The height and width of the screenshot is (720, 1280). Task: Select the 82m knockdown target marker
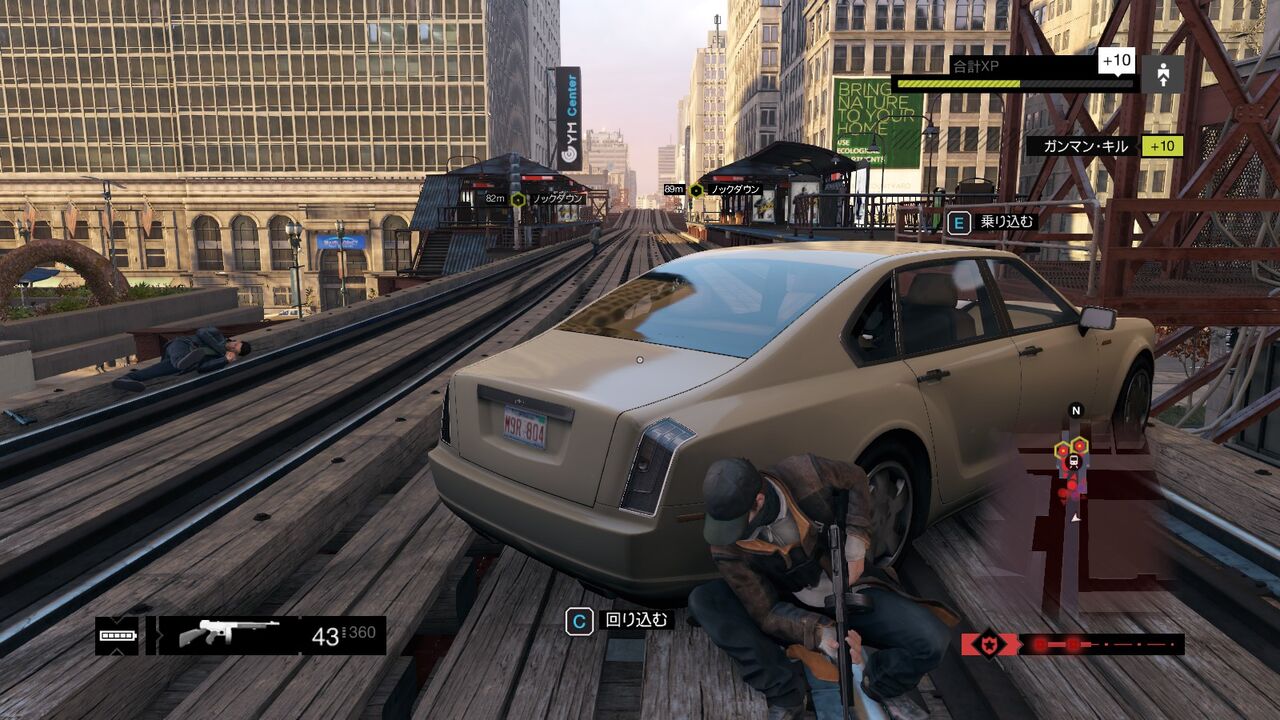click(x=518, y=199)
